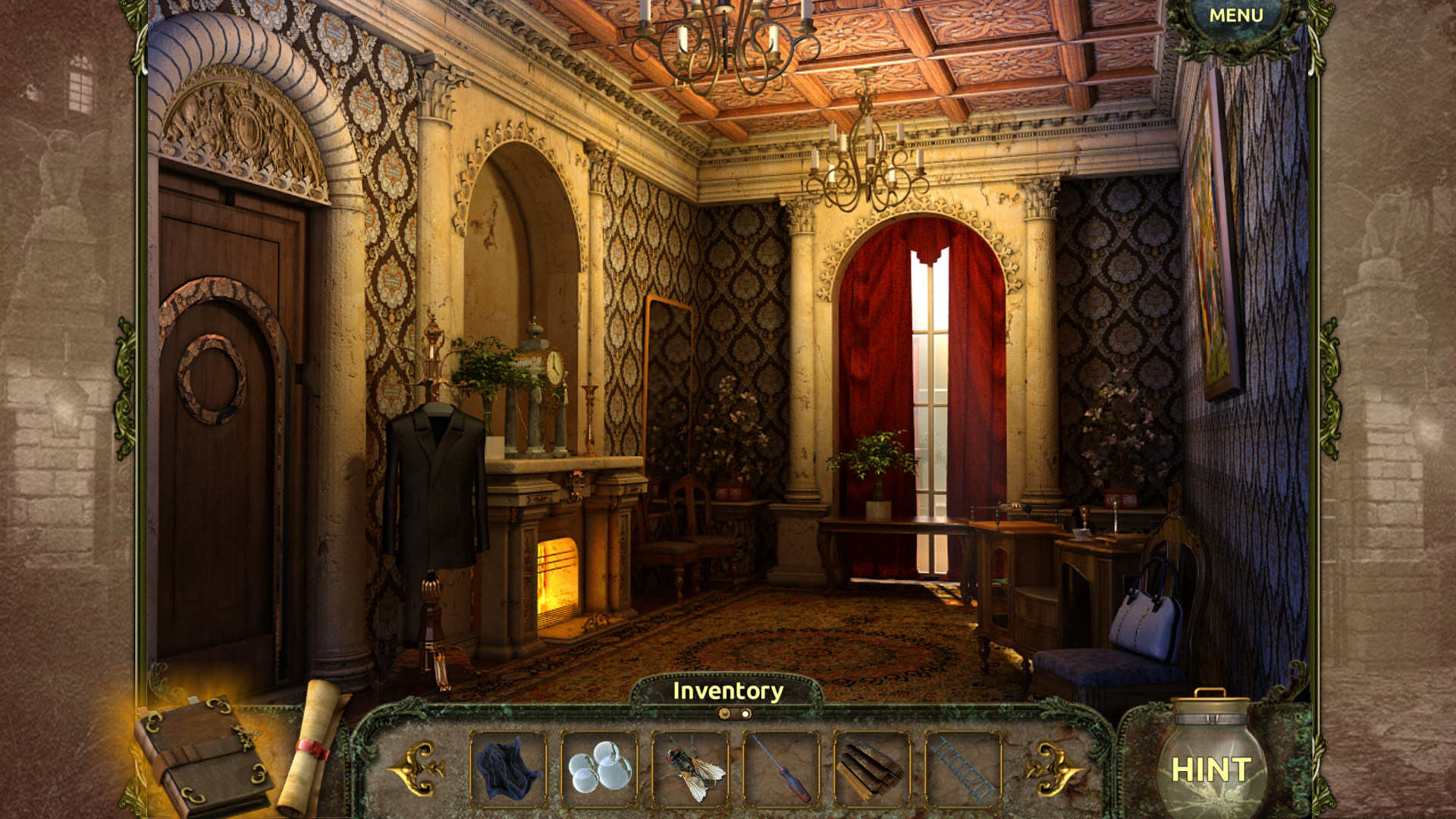
Task: Click the glass hint jar icon
Action: tap(1211, 761)
